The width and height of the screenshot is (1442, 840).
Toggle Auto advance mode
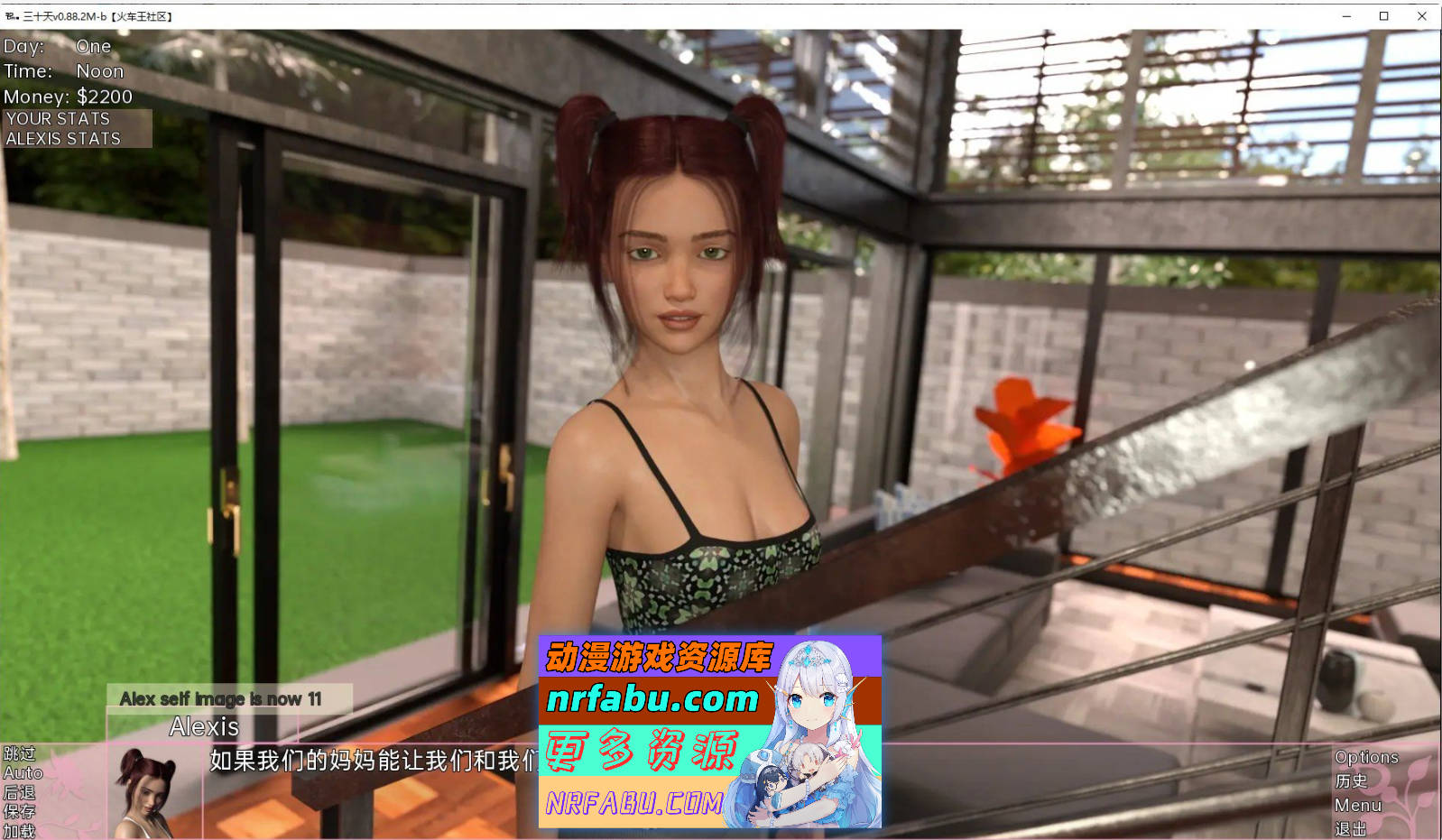(23, 773)
